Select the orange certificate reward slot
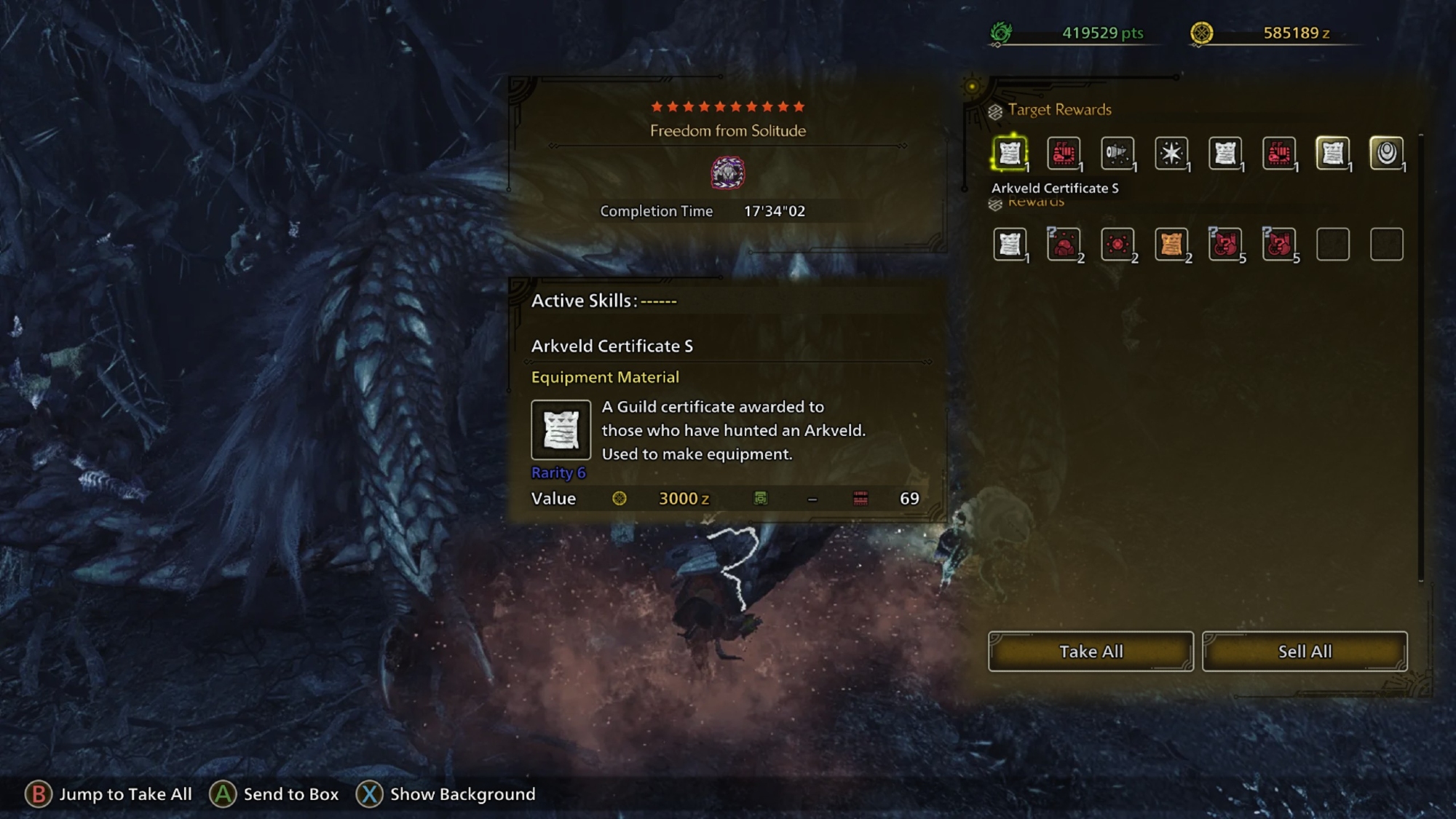The image size is (1456, 819). click(x=1171, y=245)
